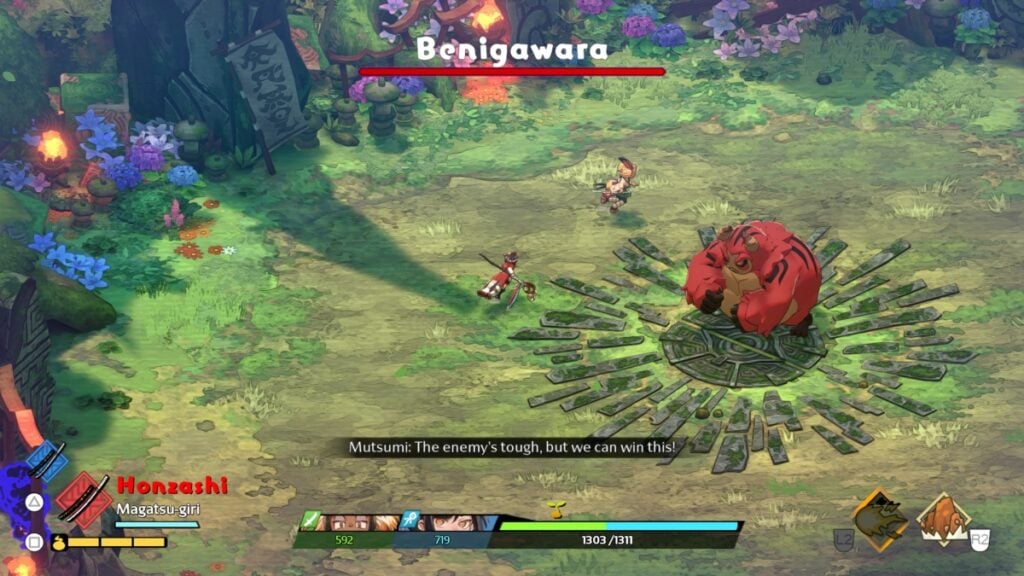The width and height of the screenshot is (1024, 576).
Task: Activate the orange rock skill icon
Action: coord(942,520)
